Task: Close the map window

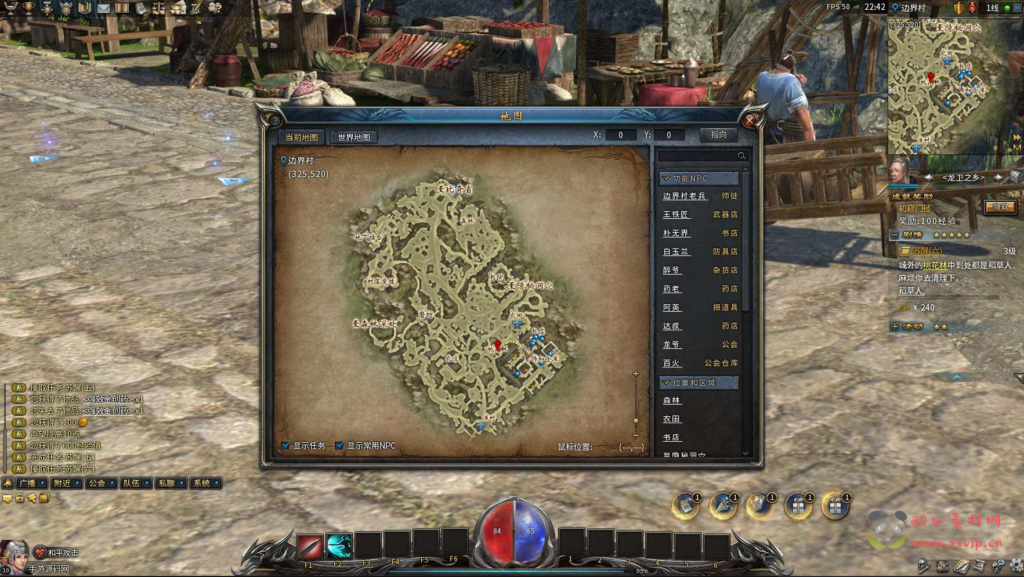Action: click(750, 120)
